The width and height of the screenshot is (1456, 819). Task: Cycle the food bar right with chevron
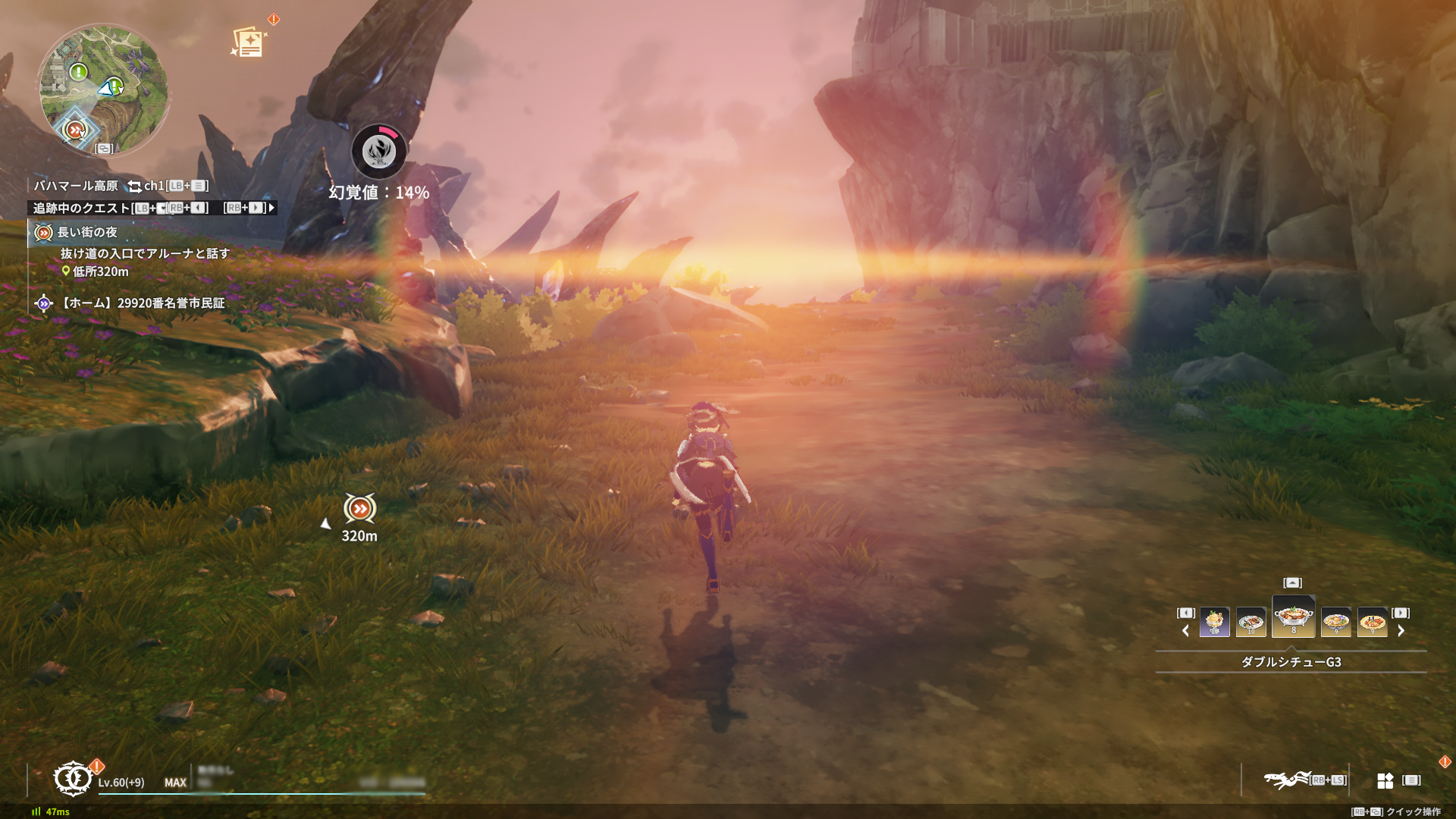click(1401, 631)
